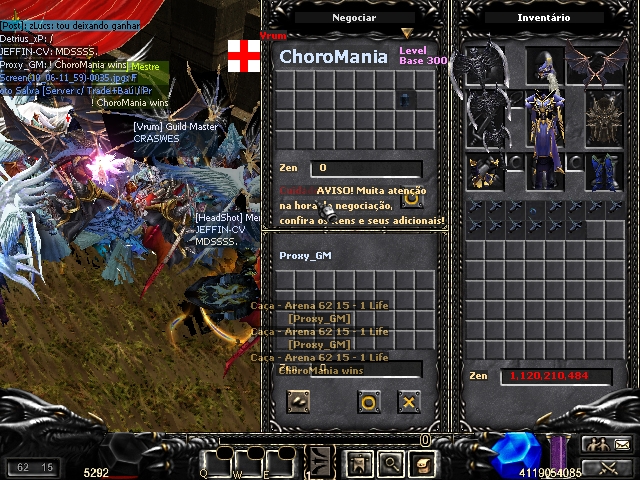
Task: Click the trade zen deposit button
Action: [x=297, y=402]
